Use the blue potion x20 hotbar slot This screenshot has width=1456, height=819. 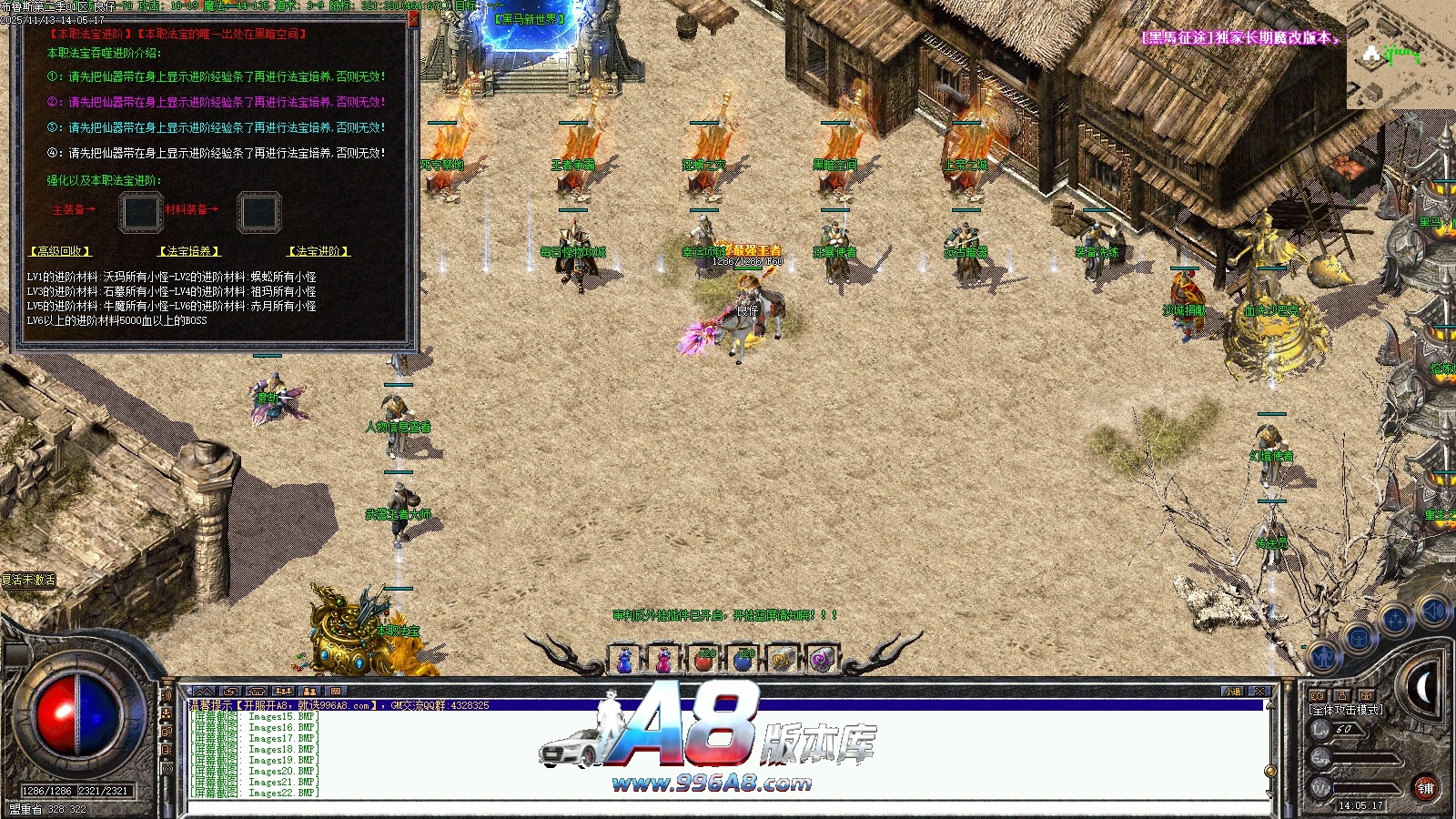[x=743, y=659]
